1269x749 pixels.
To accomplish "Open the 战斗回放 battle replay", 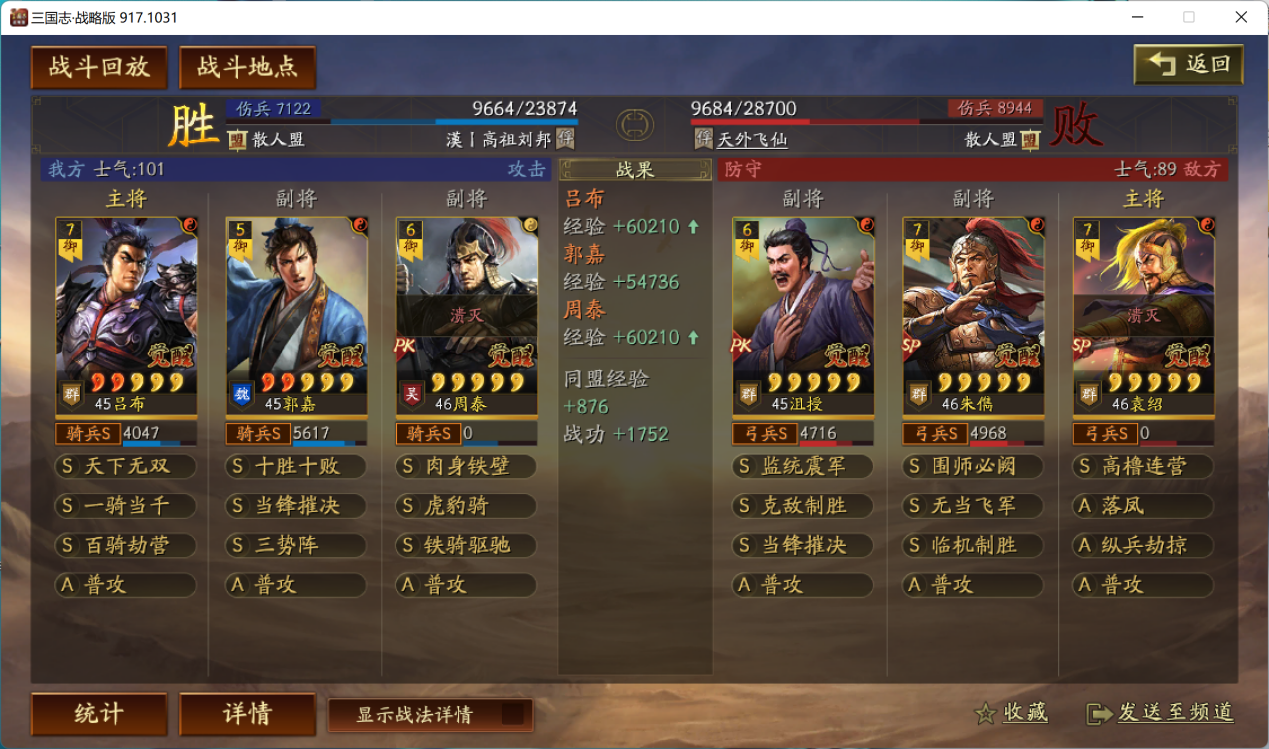I will [x=99, y=67].
